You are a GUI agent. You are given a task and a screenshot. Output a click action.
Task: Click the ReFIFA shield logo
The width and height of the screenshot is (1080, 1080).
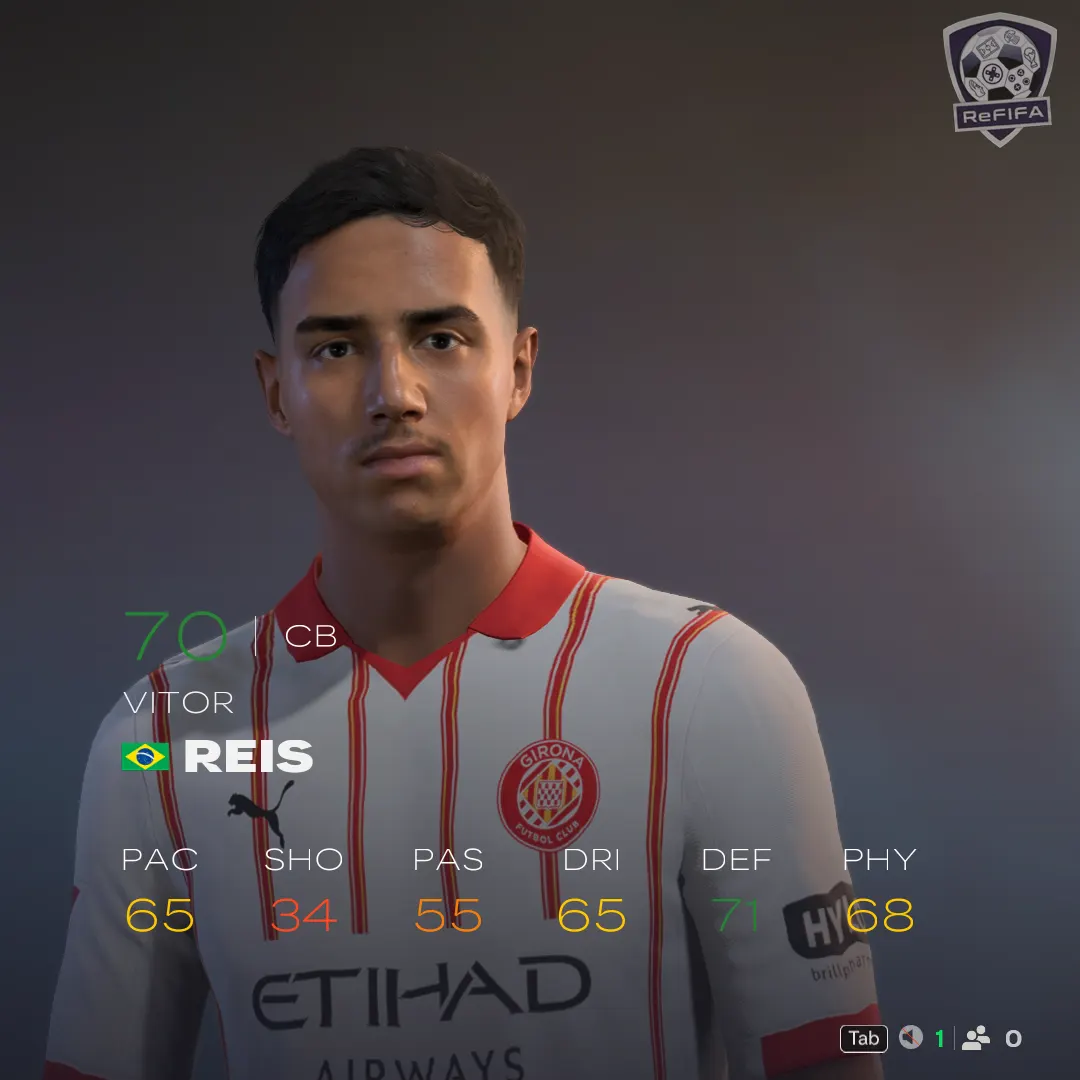[x=999, y=78]
